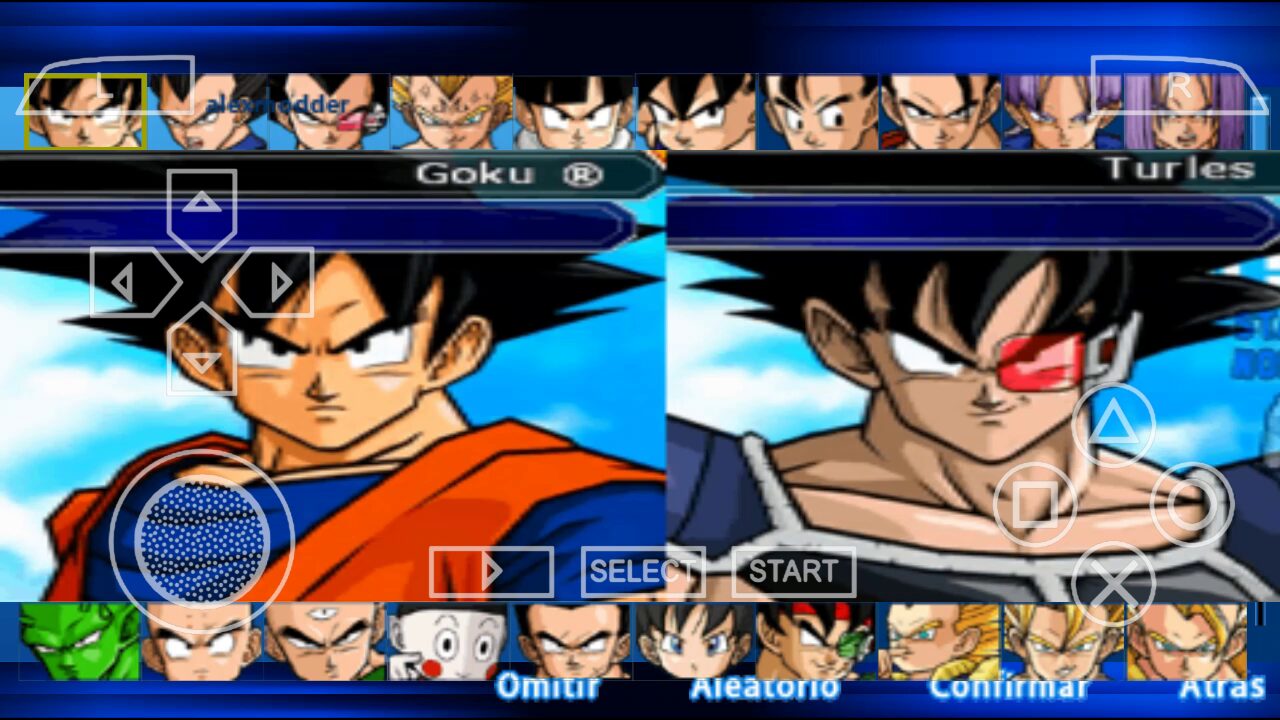The width and height of the screenshot is (1280, 720).
Task: Choose the green Piccolo portrait
Action: (80, 642)
